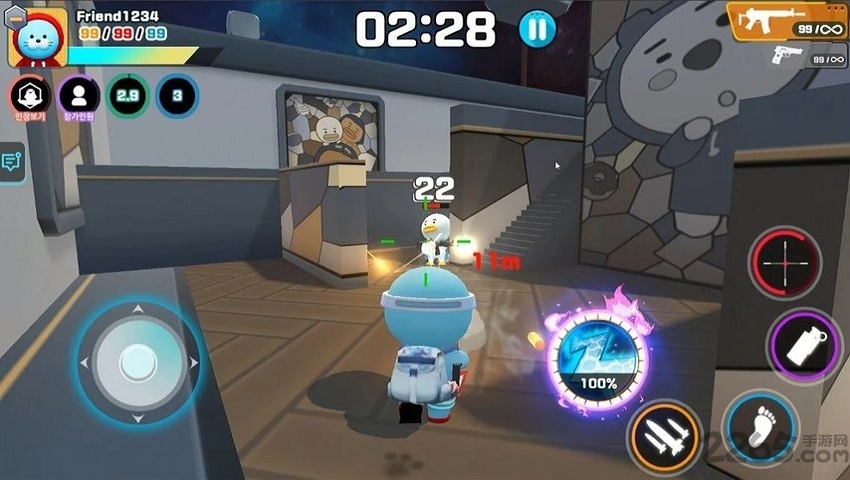This screenshot has width=850, height=480.
Task: Open the 참가인원 participants list
Action: pos(78,96)
